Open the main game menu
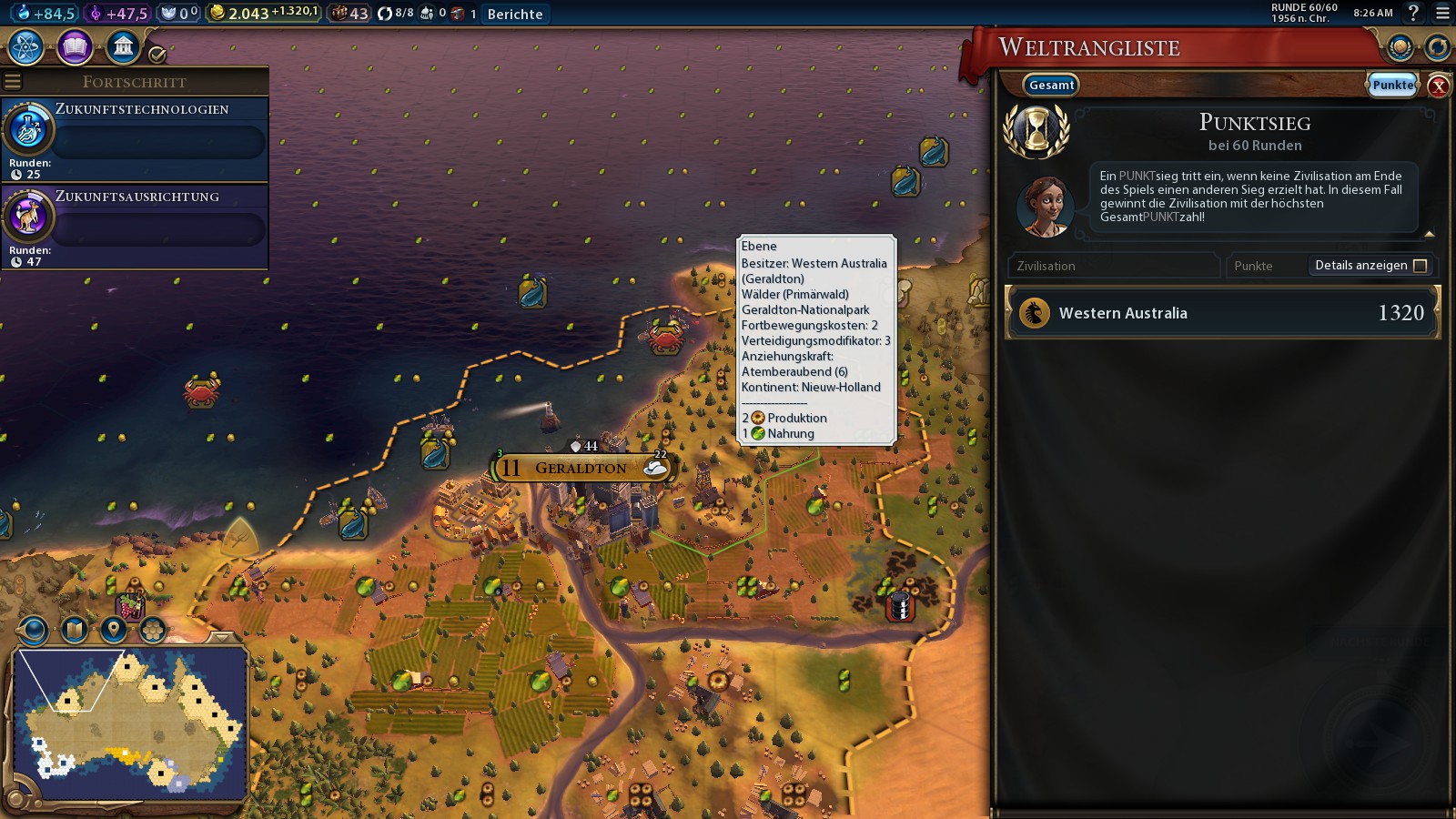This screenshot has width=1456, height=819. pos(1442,13)
